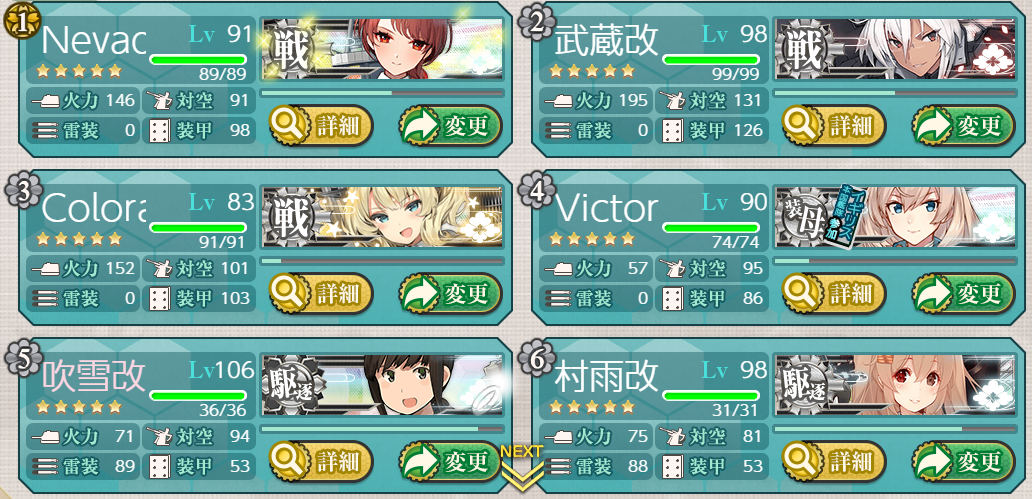Select 武蔵改's ship banner portrait
This screenshot has height=499, width=1032.
coord(894,50)
